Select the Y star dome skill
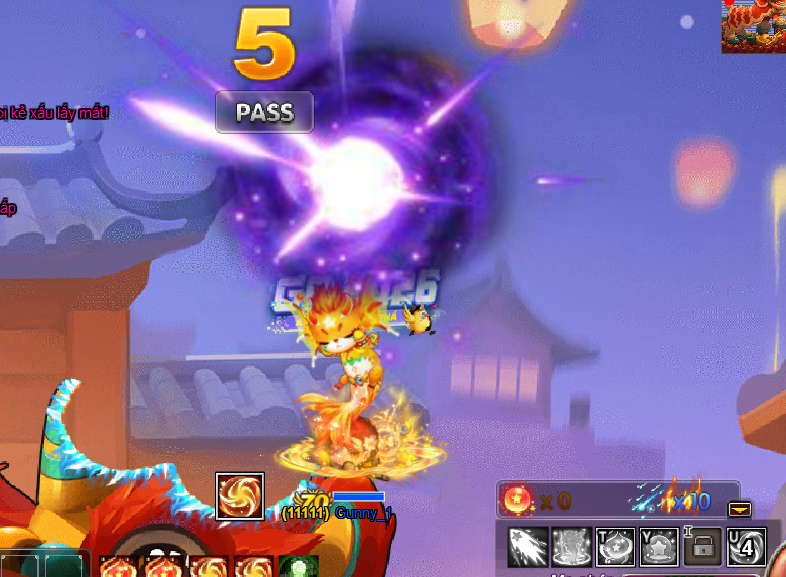 pos(659,547)
